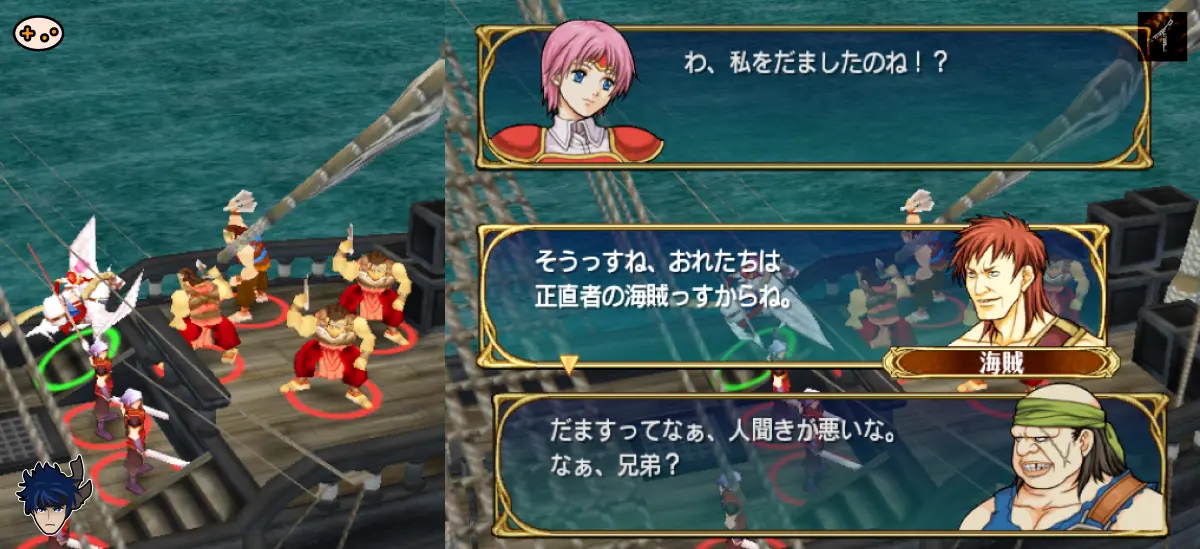Screen dimensions: 1200x549
Task: Open the dark square icon in the corner
Action: (x=1161, y=37)
